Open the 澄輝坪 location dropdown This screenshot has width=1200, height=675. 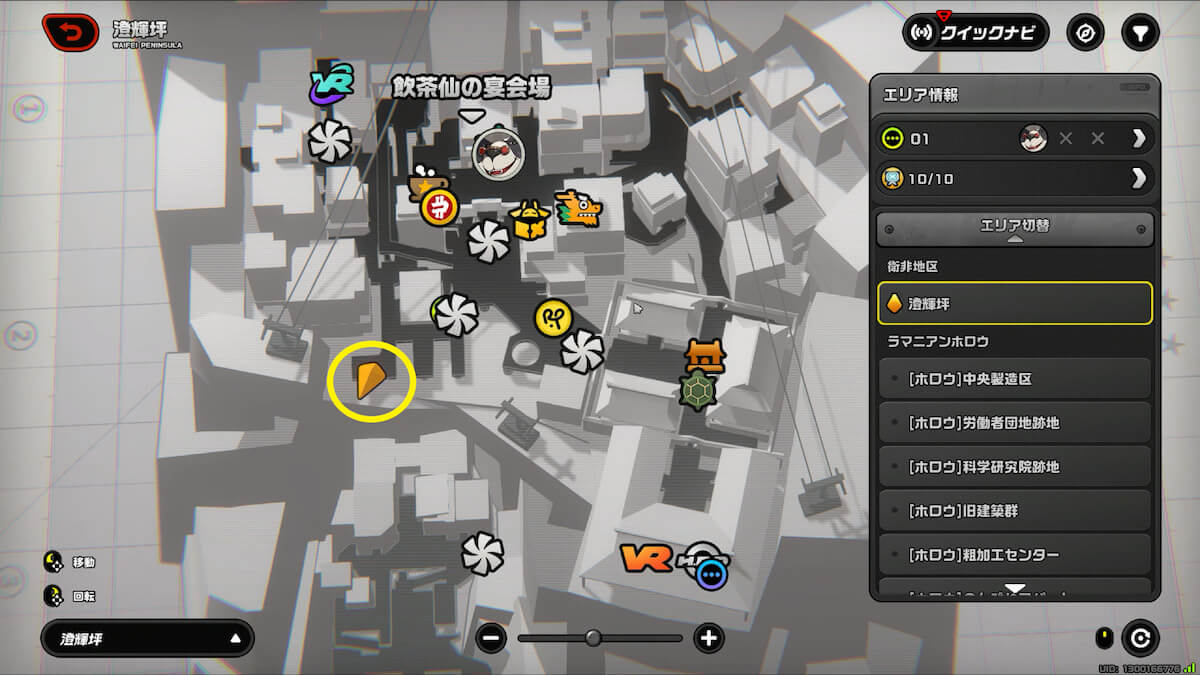147,638
